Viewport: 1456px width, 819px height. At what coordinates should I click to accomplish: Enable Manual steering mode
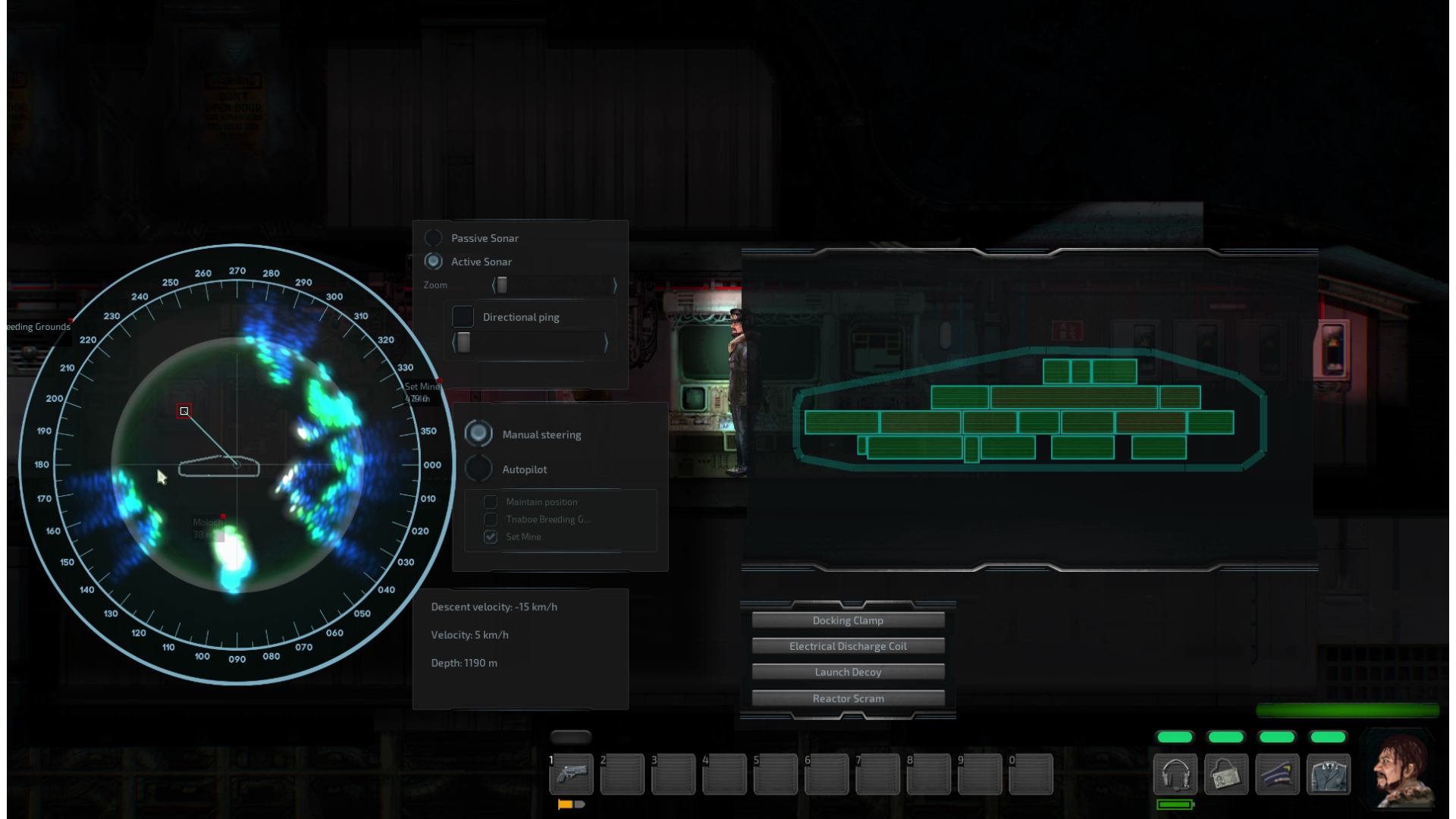(x=479, y=434)
